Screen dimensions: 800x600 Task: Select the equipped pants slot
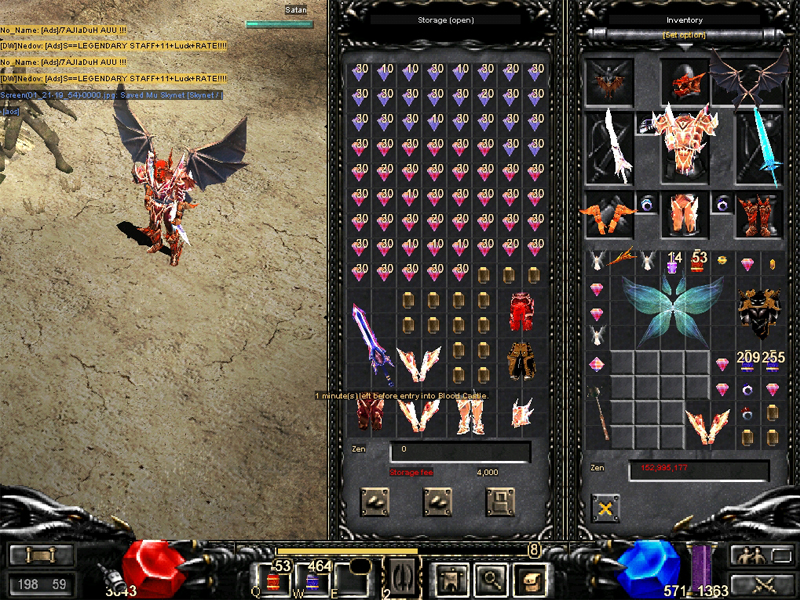click(685, 213)
